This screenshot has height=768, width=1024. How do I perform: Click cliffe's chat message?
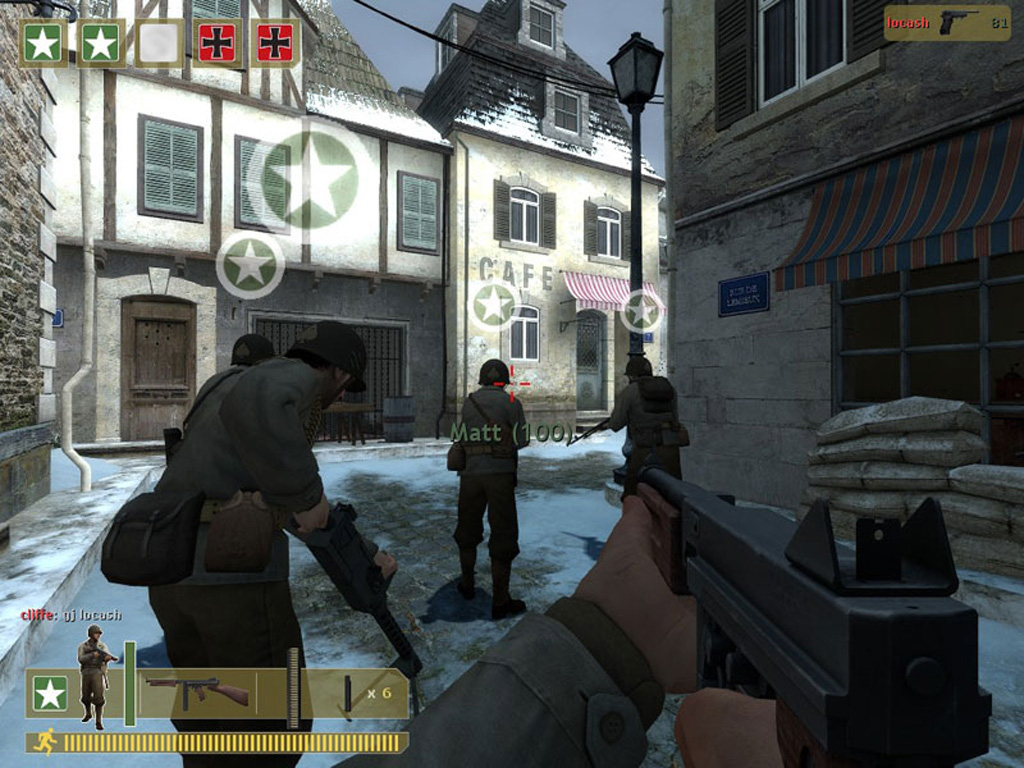pyautogui.click(x=71, y=615)
